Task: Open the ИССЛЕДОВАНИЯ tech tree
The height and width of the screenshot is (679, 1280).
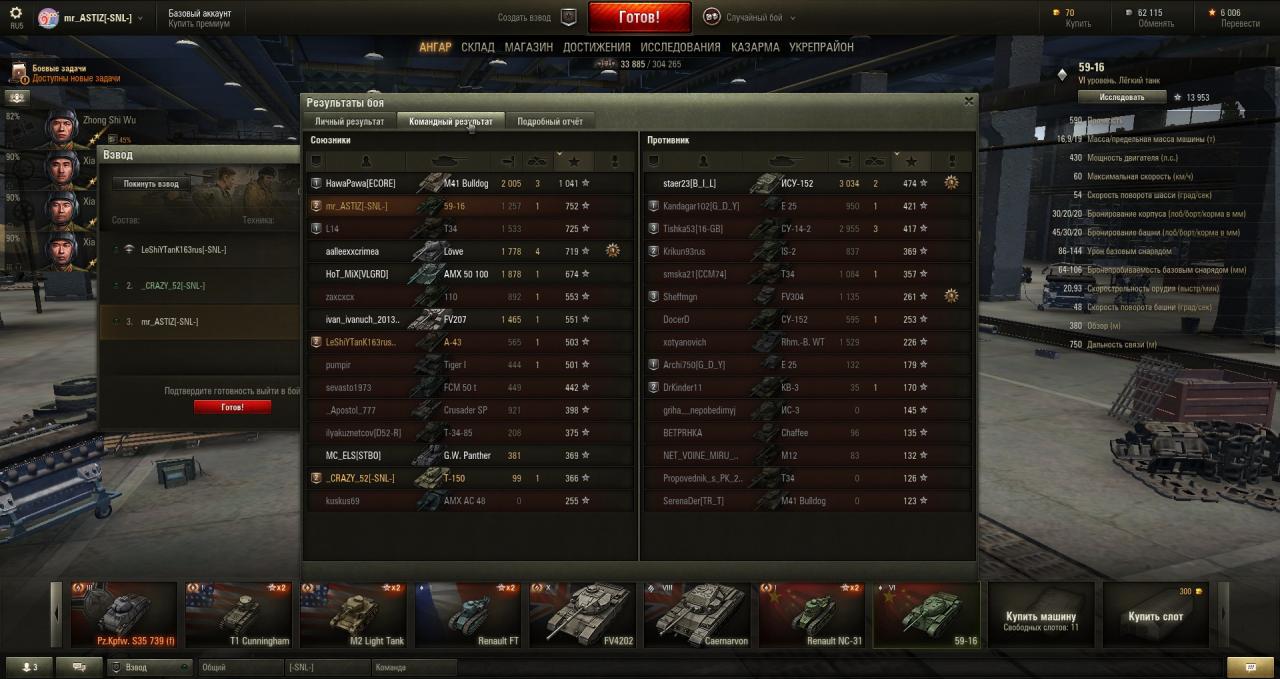Action: (680, 47)
